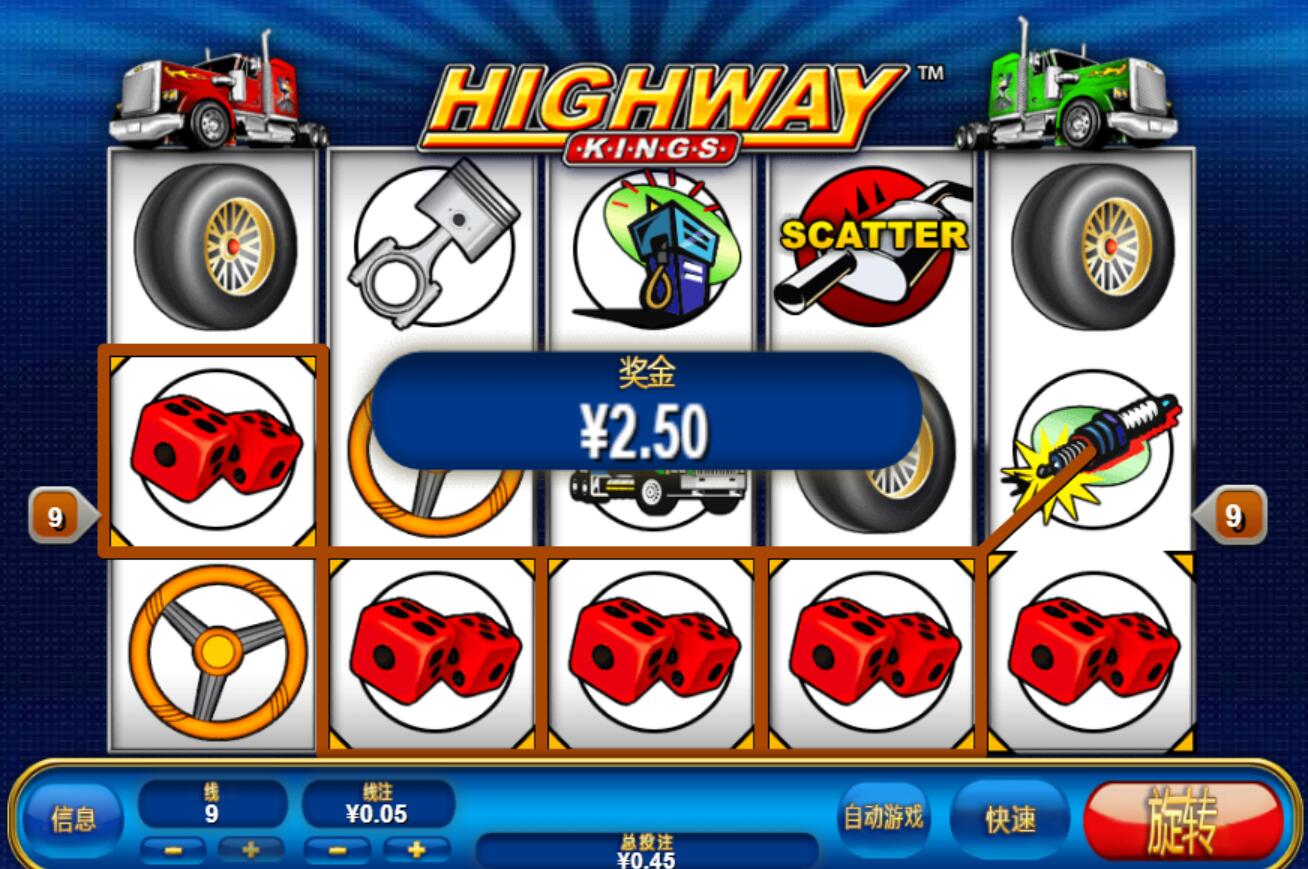Image resolution: width=1308 pixels, height=869 pixels.
Task: Open the 信息 info paytable
Action: coord(73,819)
